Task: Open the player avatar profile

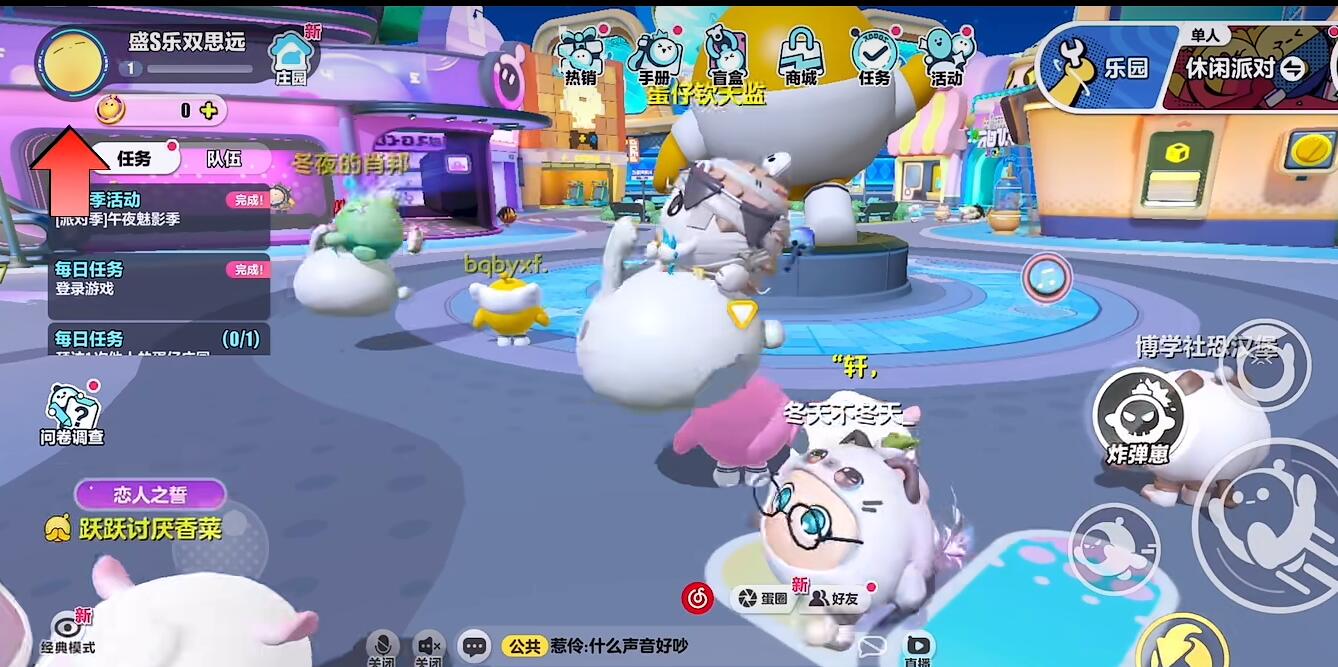Action: 71,63
